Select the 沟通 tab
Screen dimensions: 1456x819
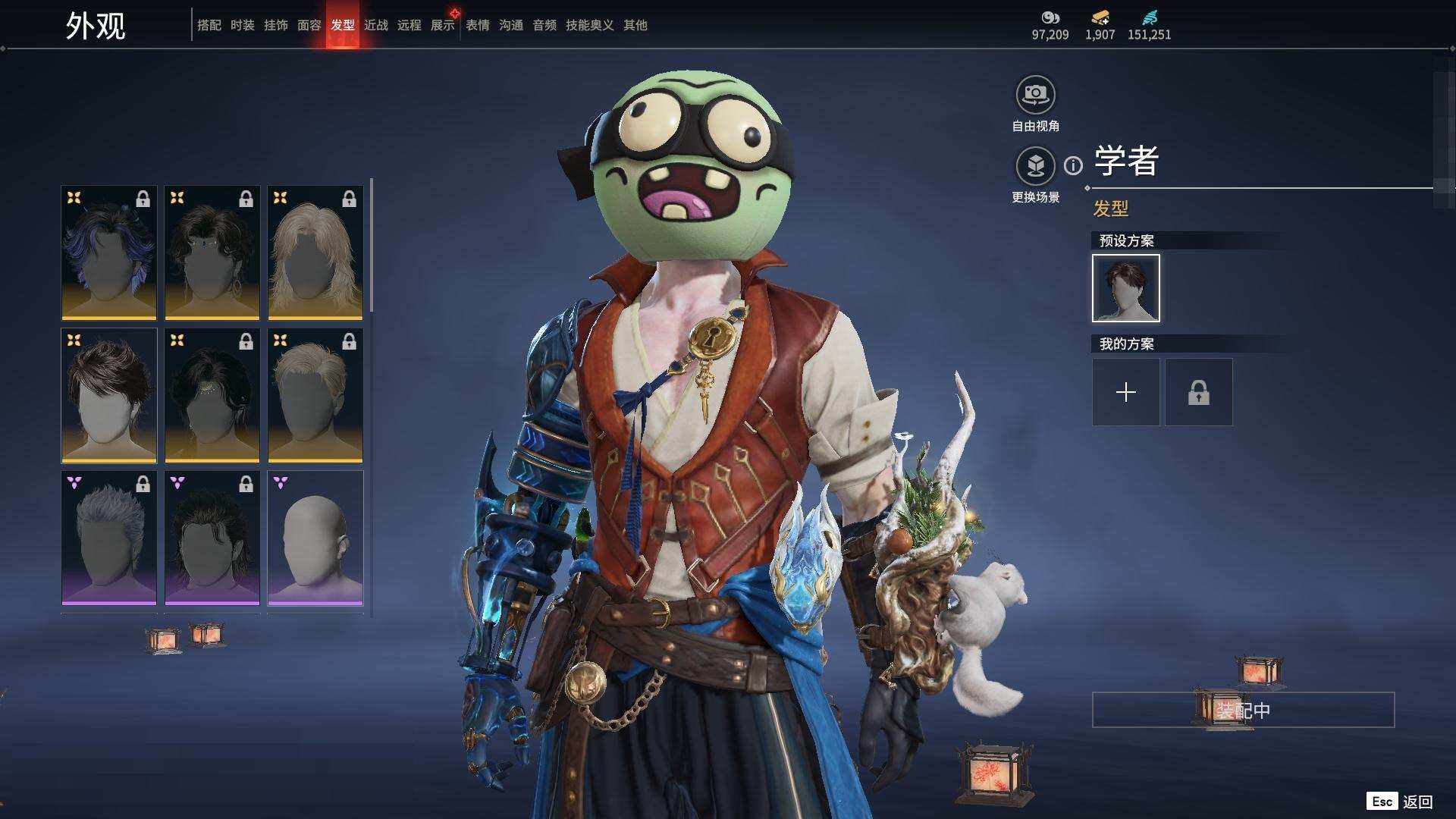click(x=510, y=25)
